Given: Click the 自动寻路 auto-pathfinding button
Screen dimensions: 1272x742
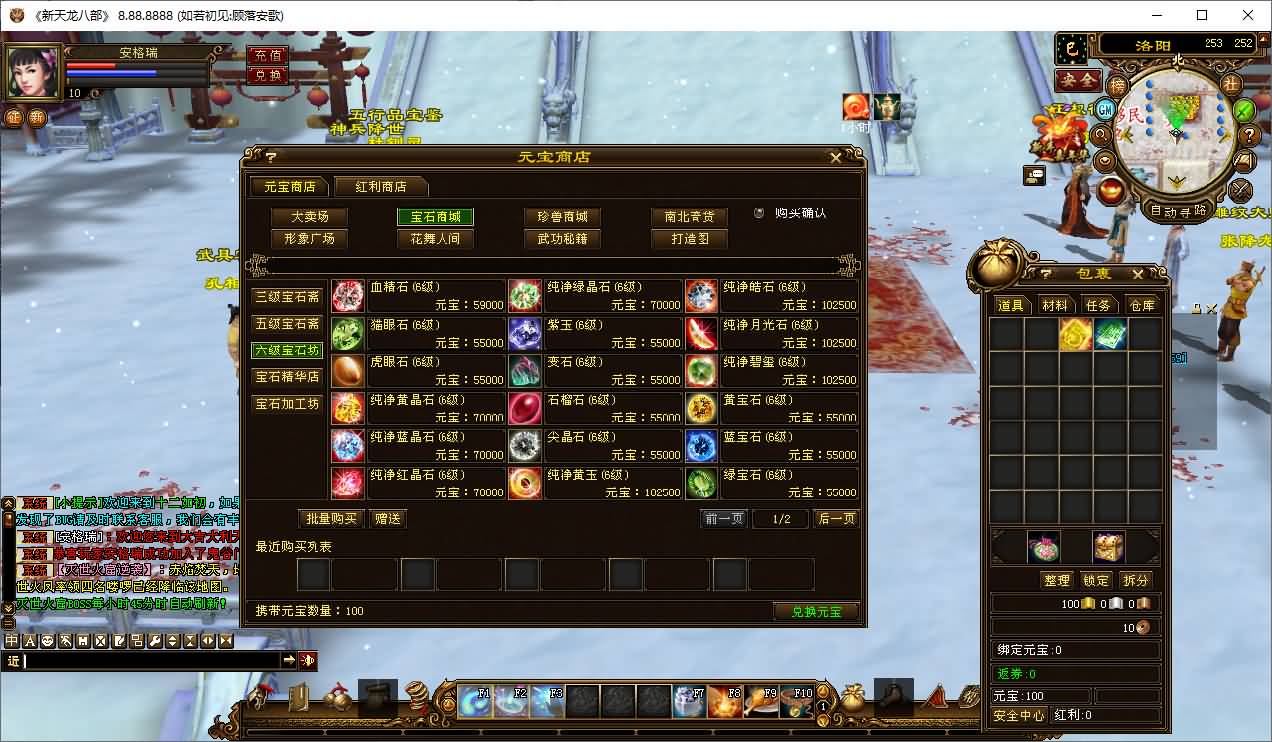Looking at the screenshot, I should tap(1177, 211).
